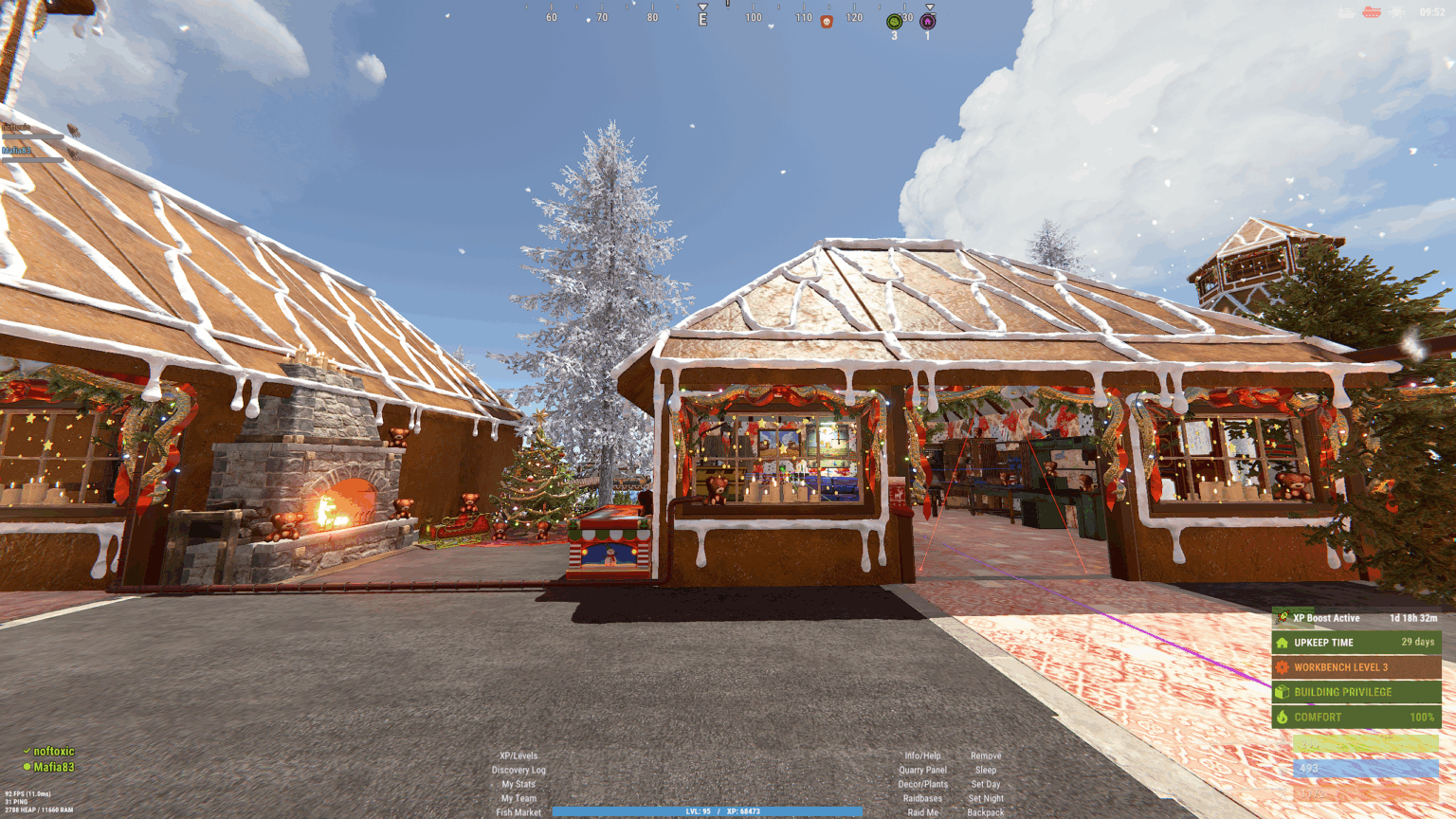Click the XP Boost rocket icon

click(1284, 618)
